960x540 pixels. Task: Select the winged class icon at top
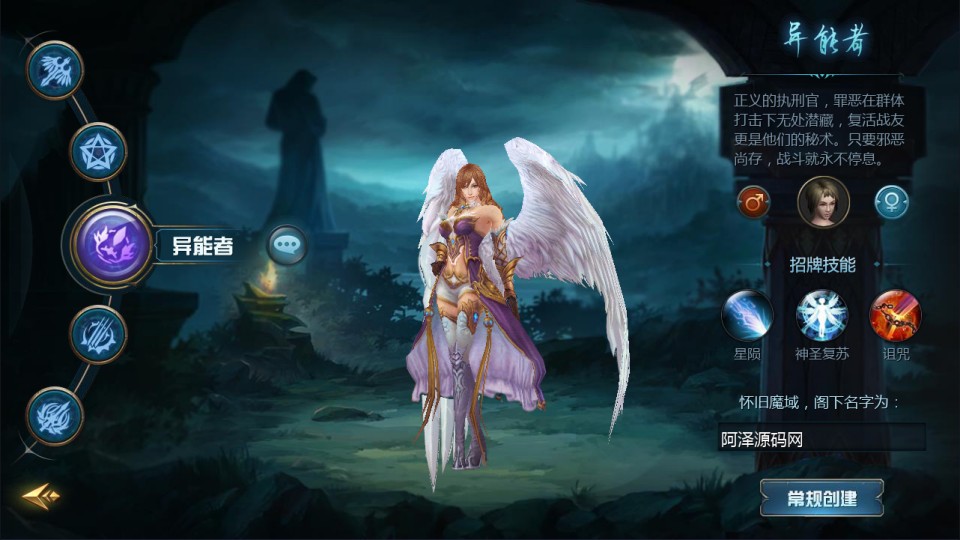coord(54,69)
